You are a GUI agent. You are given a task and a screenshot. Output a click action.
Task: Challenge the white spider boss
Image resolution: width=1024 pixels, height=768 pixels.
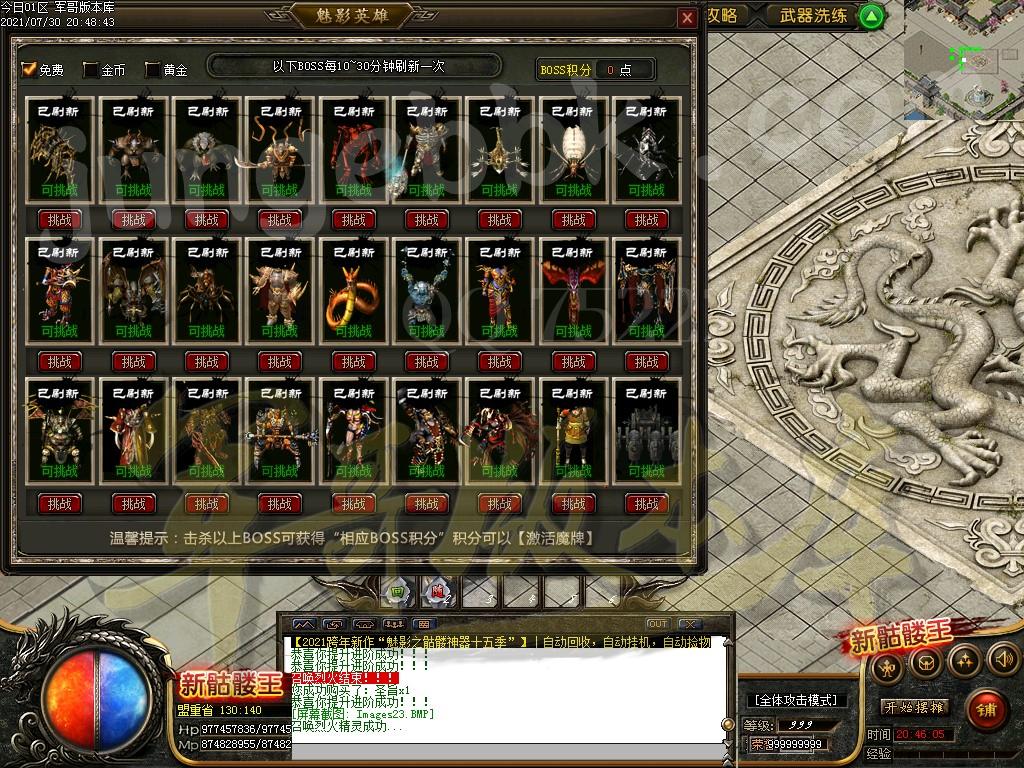(x=573, y=220)
